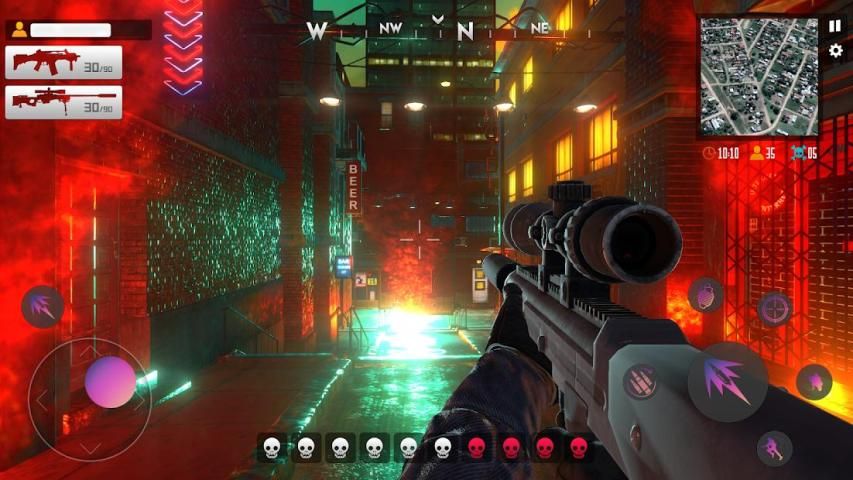Tap the minimap in the corner
The image size is (853, 480).
pos(757,76)
